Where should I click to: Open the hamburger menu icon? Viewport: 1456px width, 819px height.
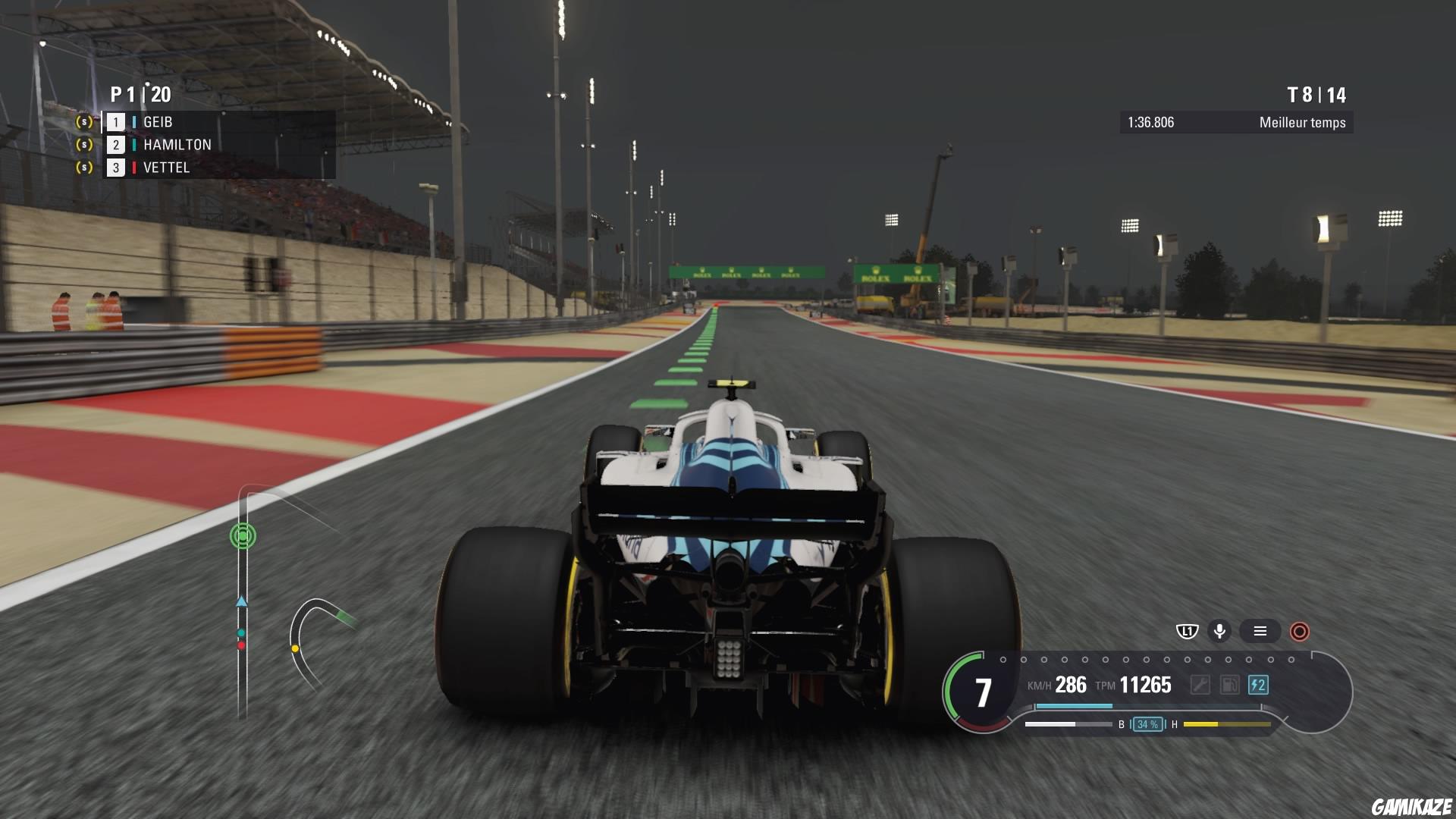(x=1260, y=629)
